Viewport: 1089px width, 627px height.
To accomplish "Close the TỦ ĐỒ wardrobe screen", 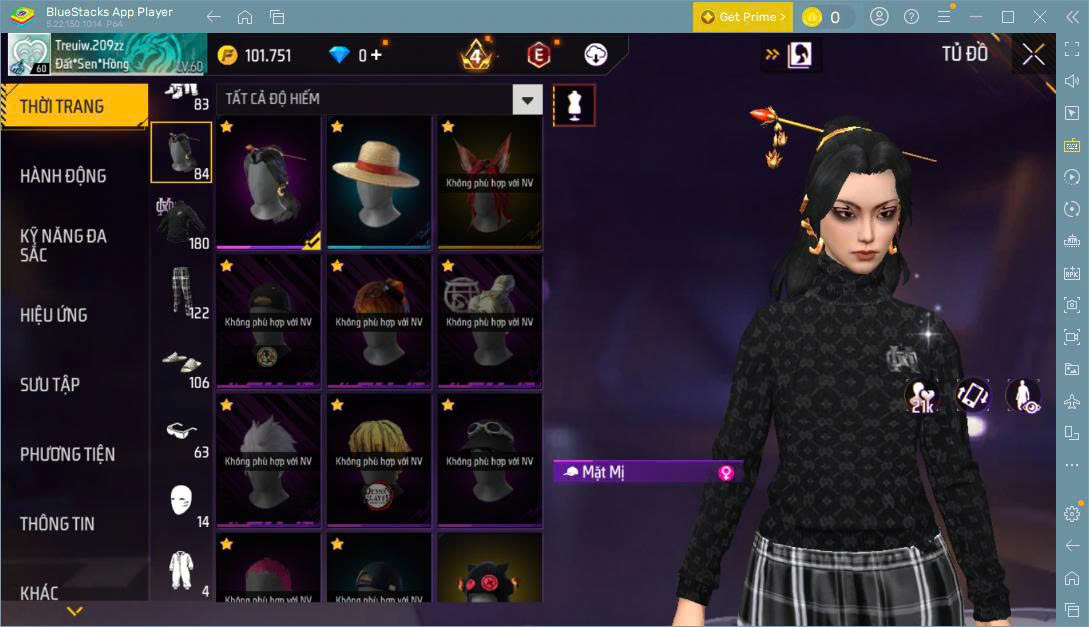I will (x=1033, y=55).
